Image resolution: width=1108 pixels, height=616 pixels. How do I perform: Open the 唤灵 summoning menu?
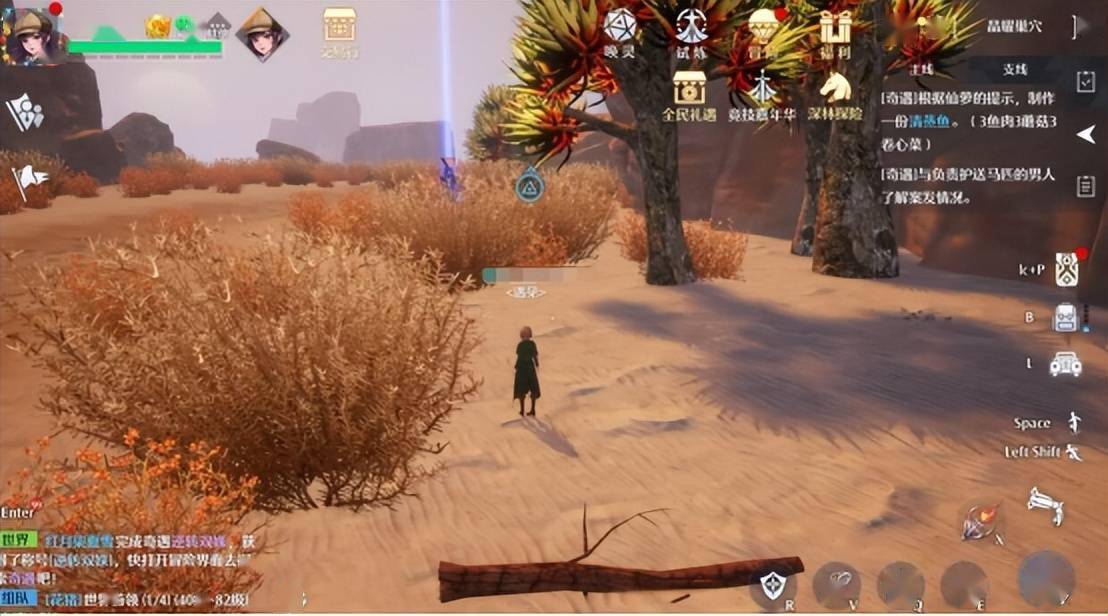[620, 31]
